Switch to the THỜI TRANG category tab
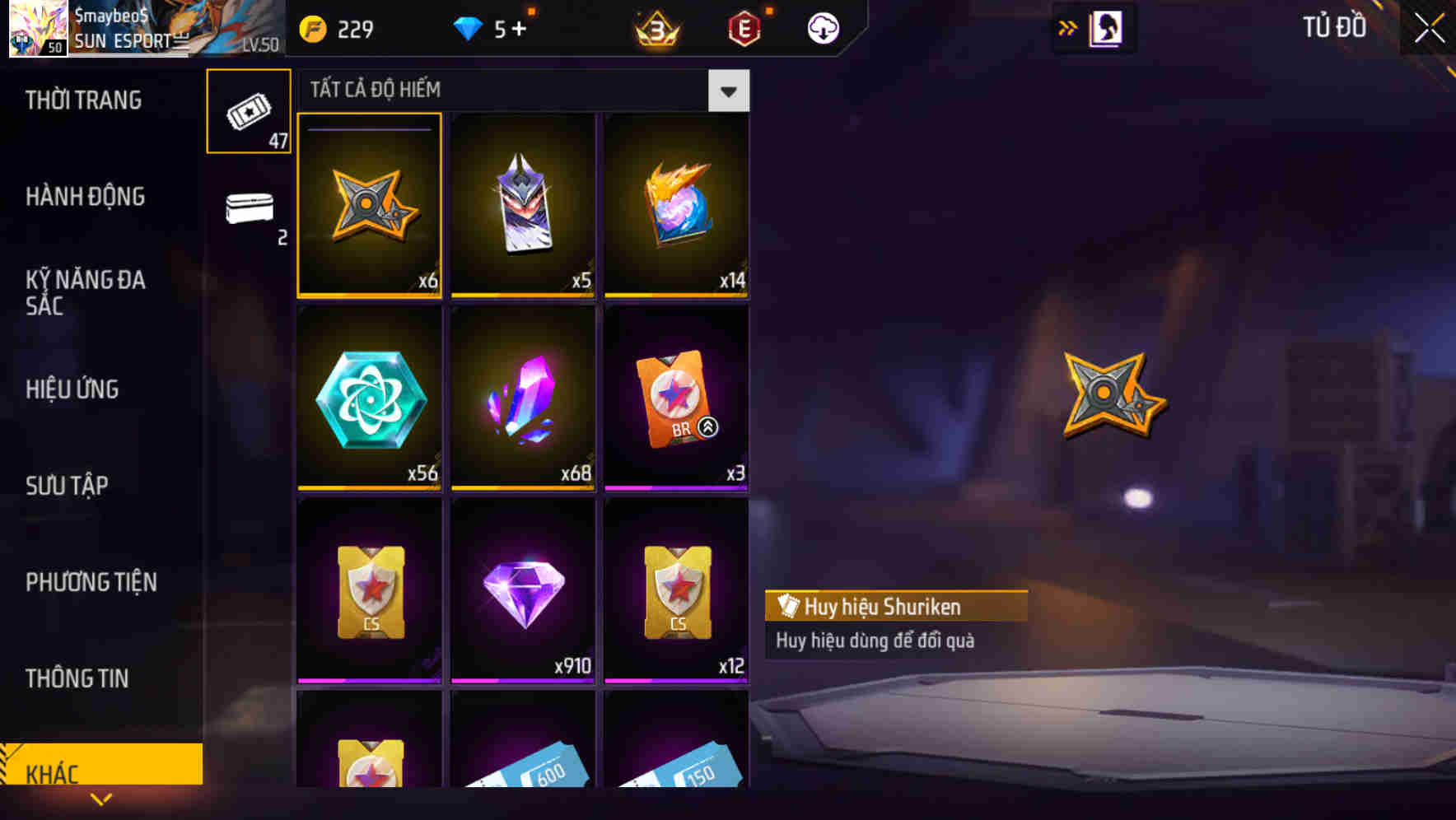The width and height of the screenshot is (1456, 820). point(85,100)
